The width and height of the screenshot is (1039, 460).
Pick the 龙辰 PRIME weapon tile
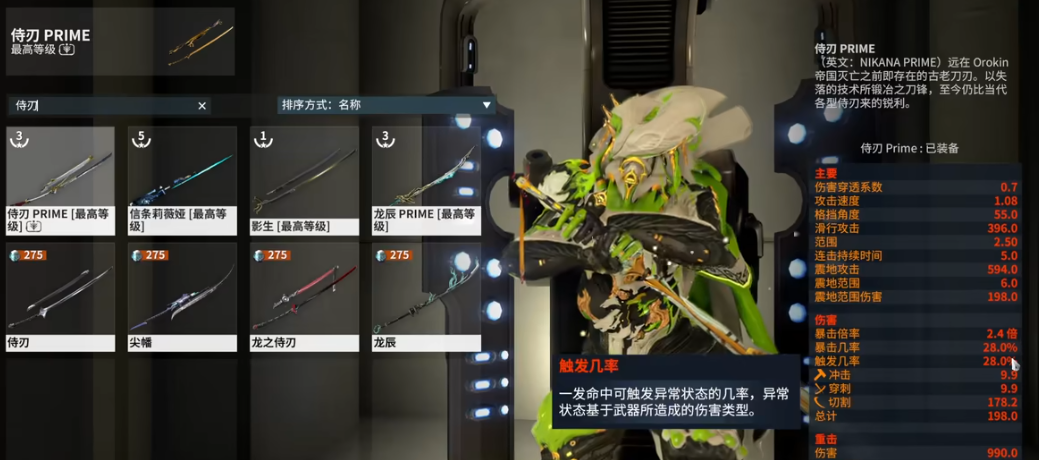426,180
